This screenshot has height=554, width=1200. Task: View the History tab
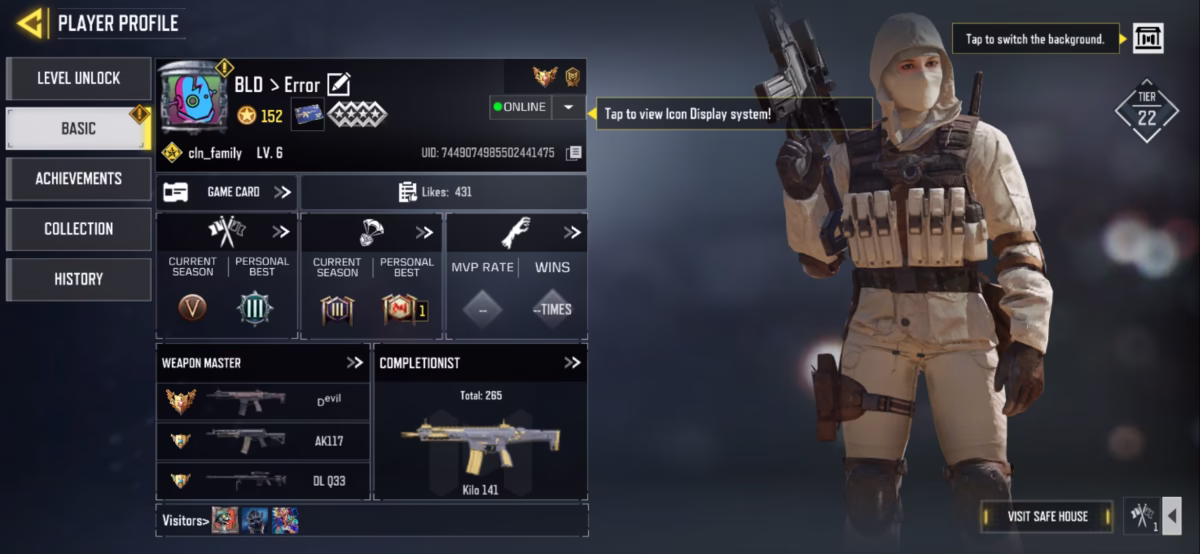point(78,279)
